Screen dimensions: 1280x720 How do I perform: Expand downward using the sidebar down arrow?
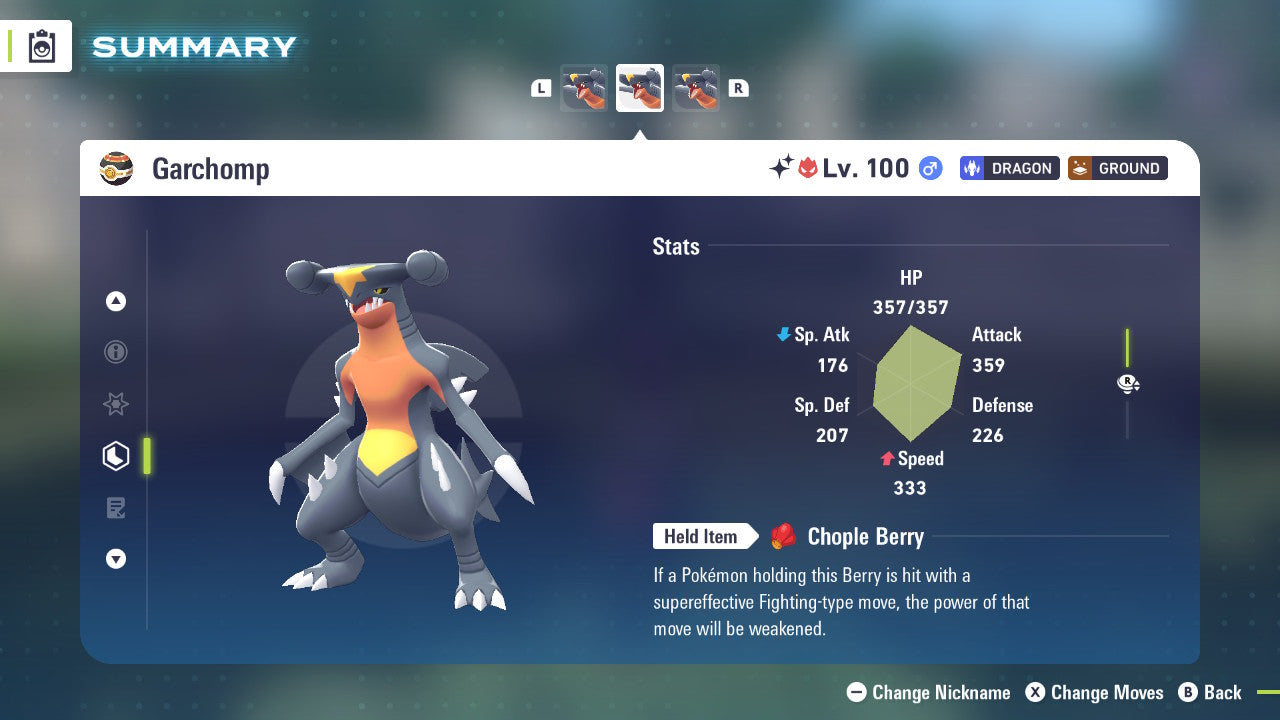(x=116, y=559)
